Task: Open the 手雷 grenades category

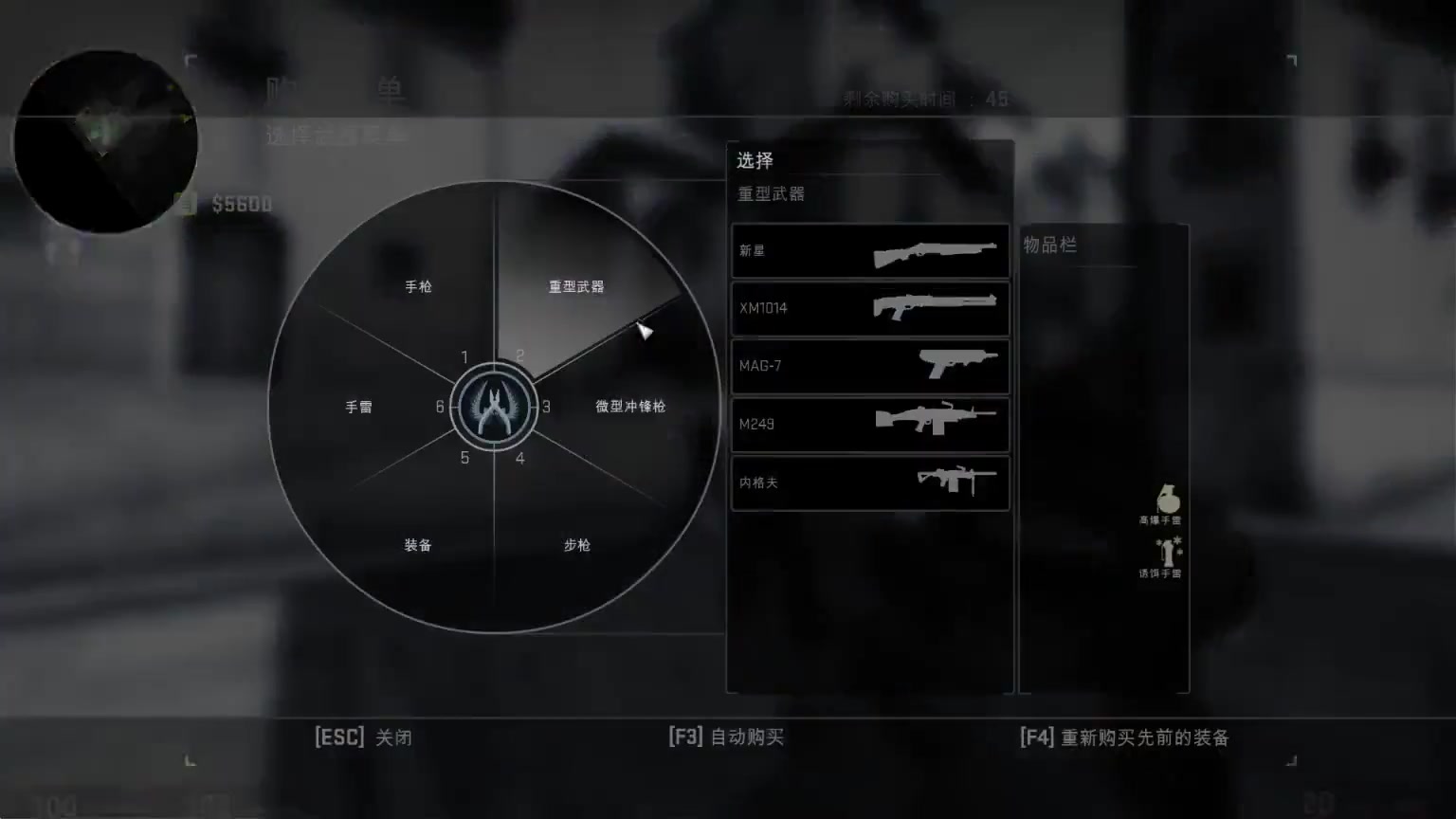Action: pyautogui.click(x=357, y=406)
